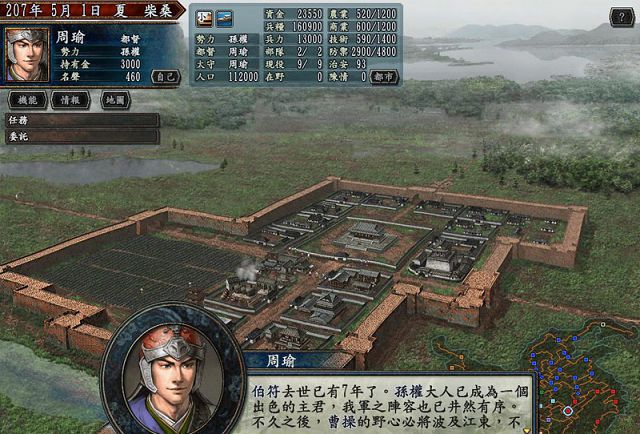
Task: Select the 委託 (commissions) row
Action: click(82, 136)
